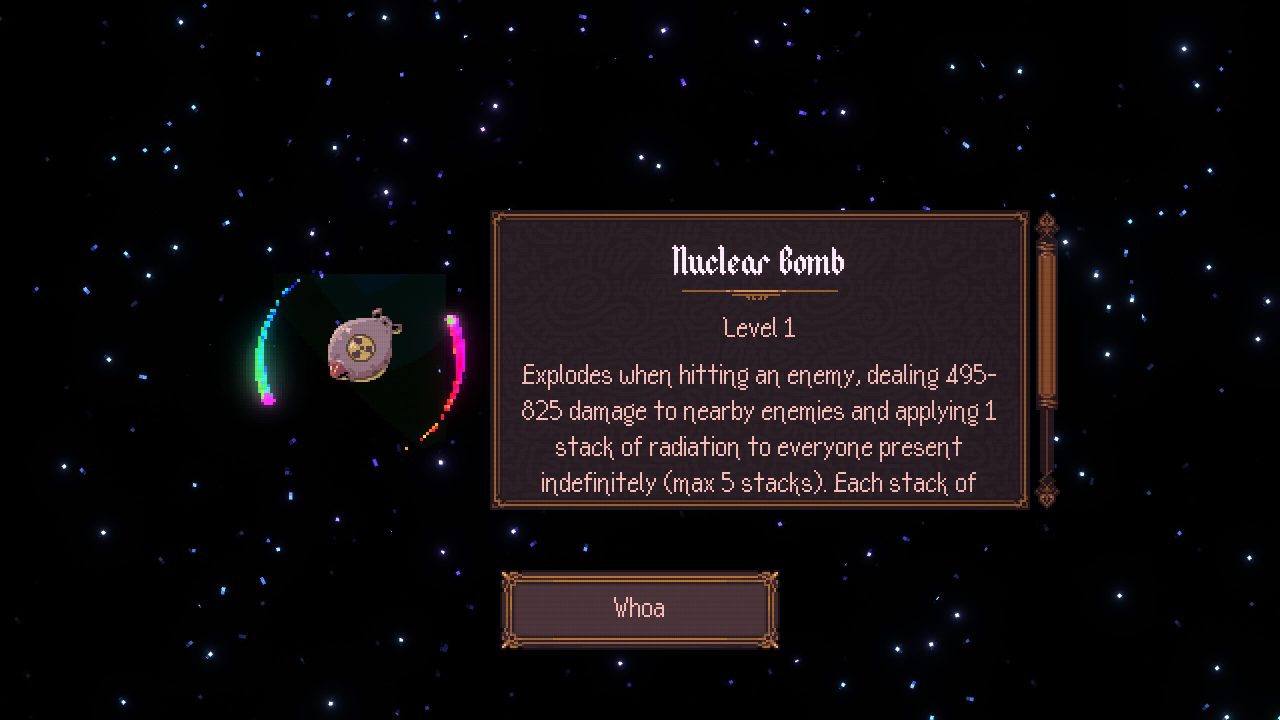Confirm with the Whoa button

click(x=639, y=609)
